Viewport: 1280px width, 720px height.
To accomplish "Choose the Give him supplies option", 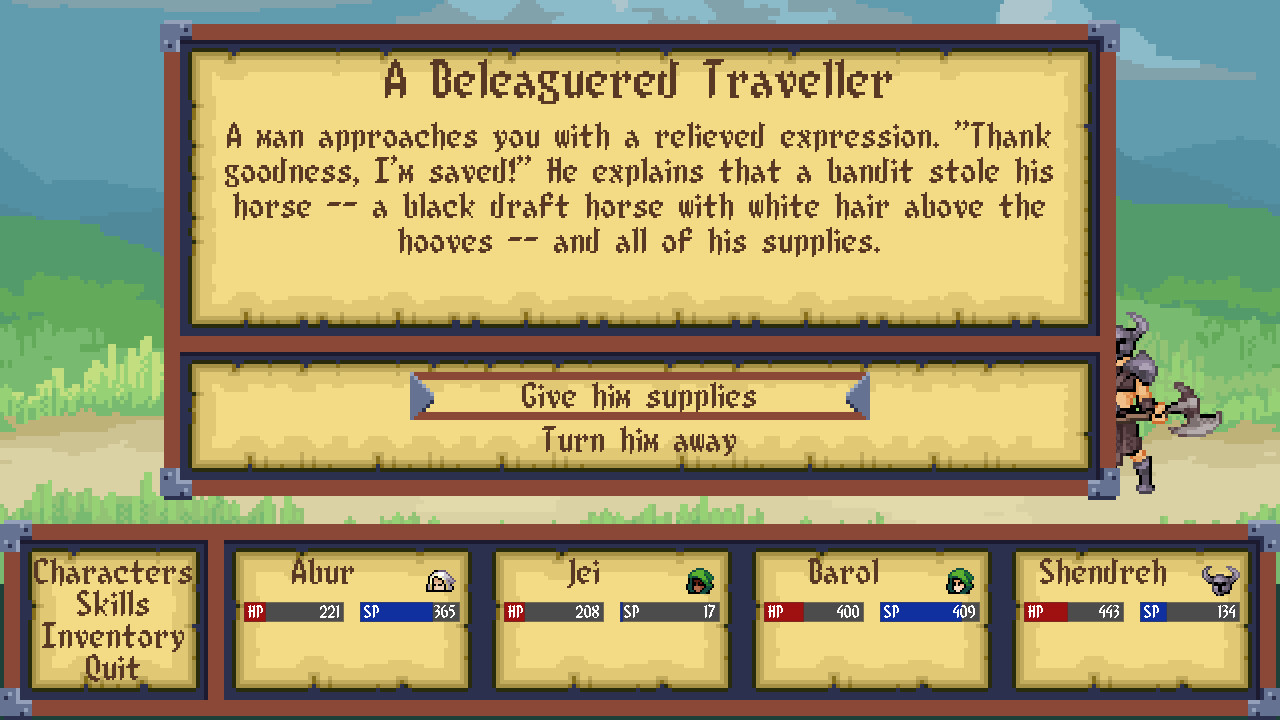I will tap(639, 397).
